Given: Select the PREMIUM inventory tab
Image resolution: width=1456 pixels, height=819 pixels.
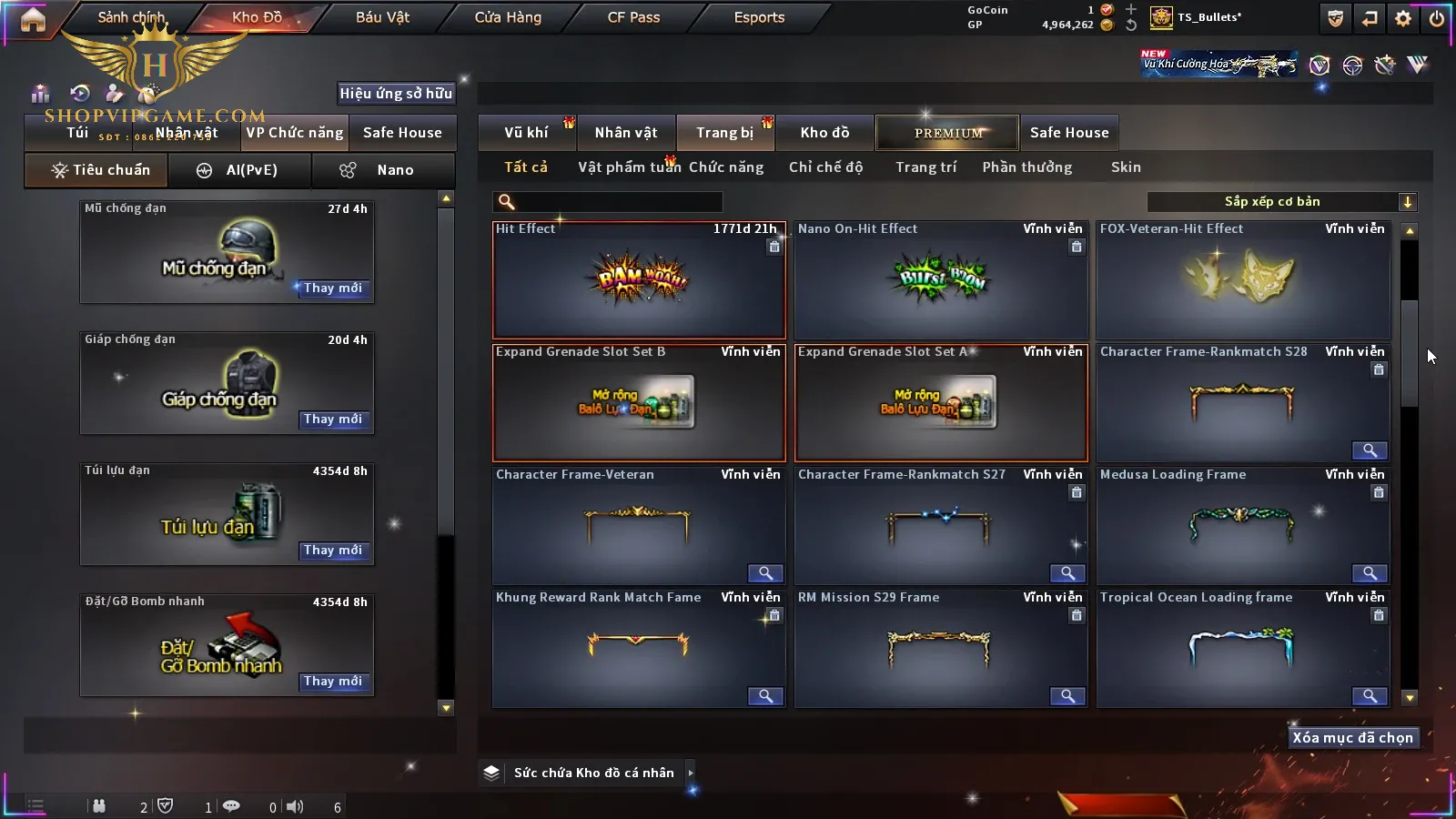Looking at the screenshot, I should [947, 133].
